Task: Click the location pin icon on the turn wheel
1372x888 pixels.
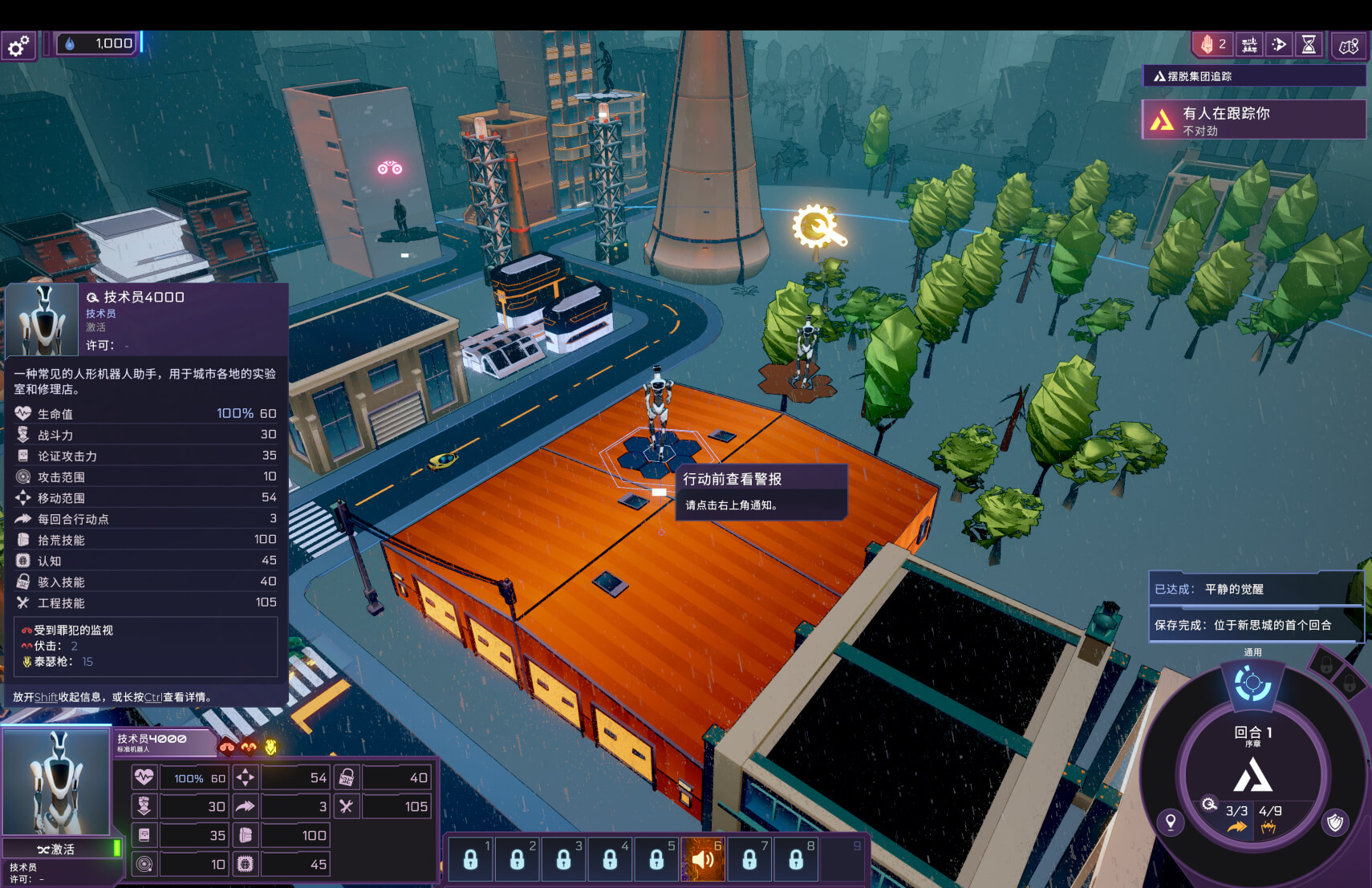Action: pos(1171,823)
